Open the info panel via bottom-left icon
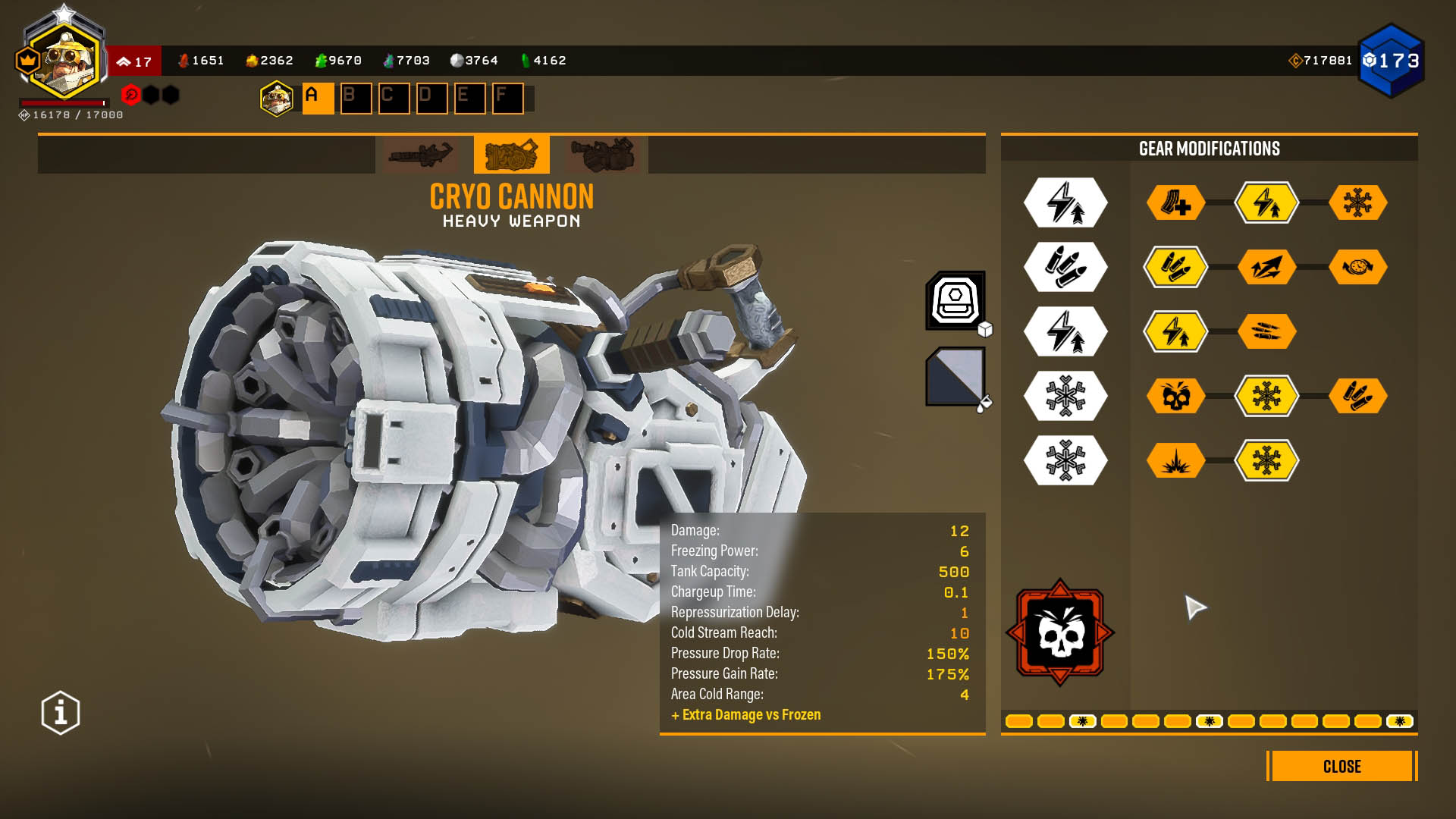Viewport: 1456px width, 819px height. 59,711
